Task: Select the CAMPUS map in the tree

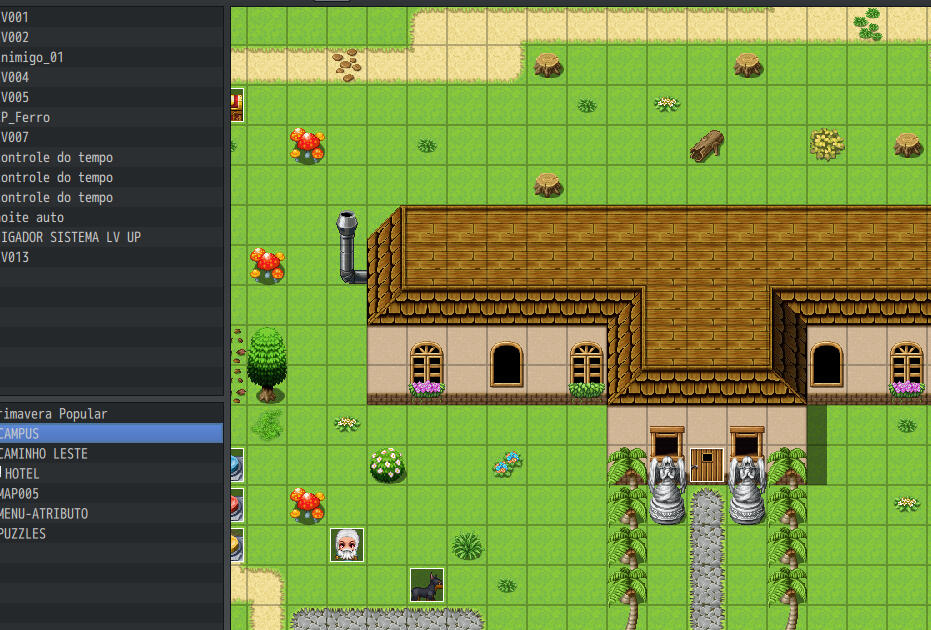Action: tap(60, 433)
